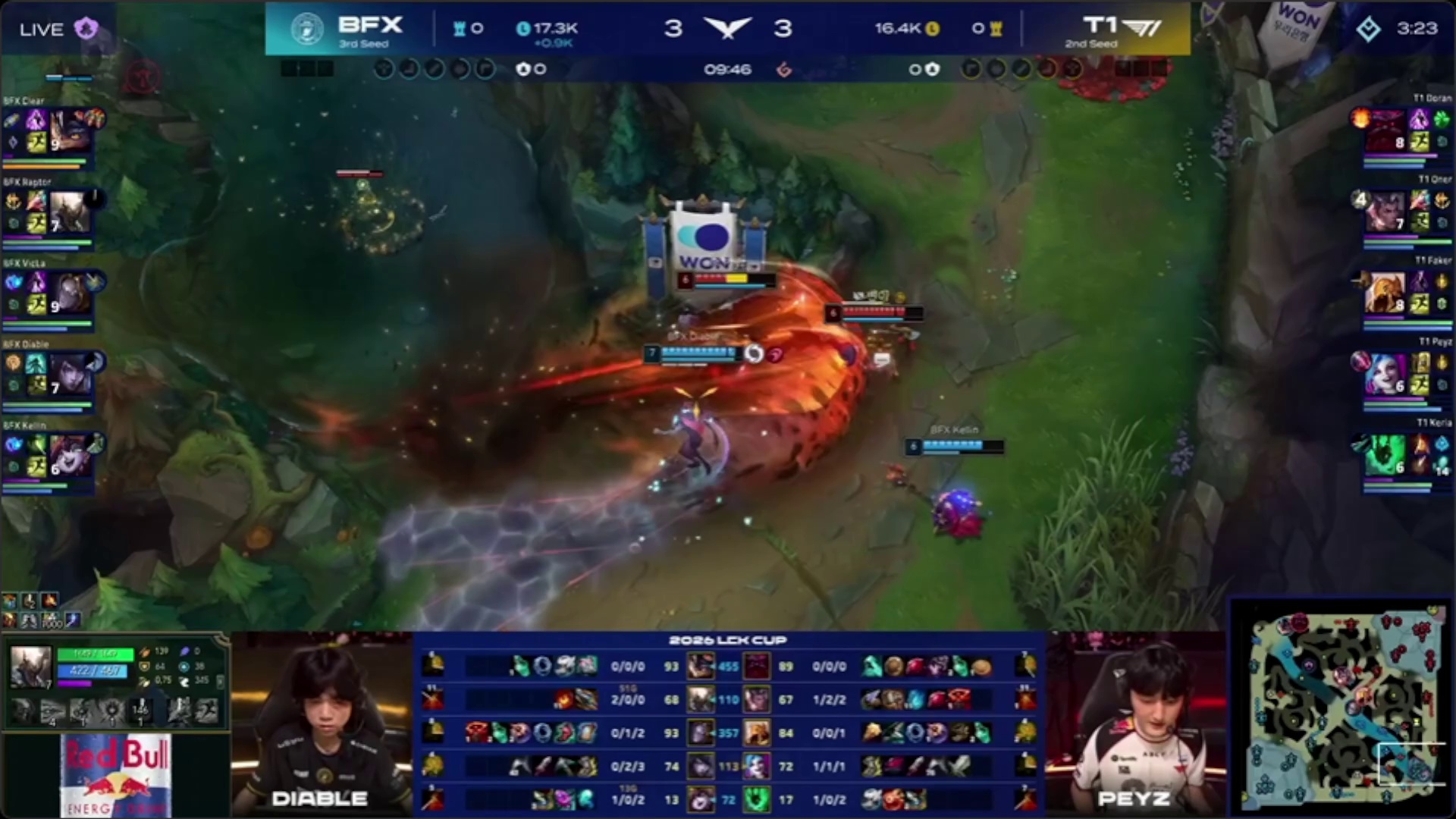Click the selected champion portrait in the stats panel
The height and width of the screenshot is (819, 1456).
click(30, 667)
